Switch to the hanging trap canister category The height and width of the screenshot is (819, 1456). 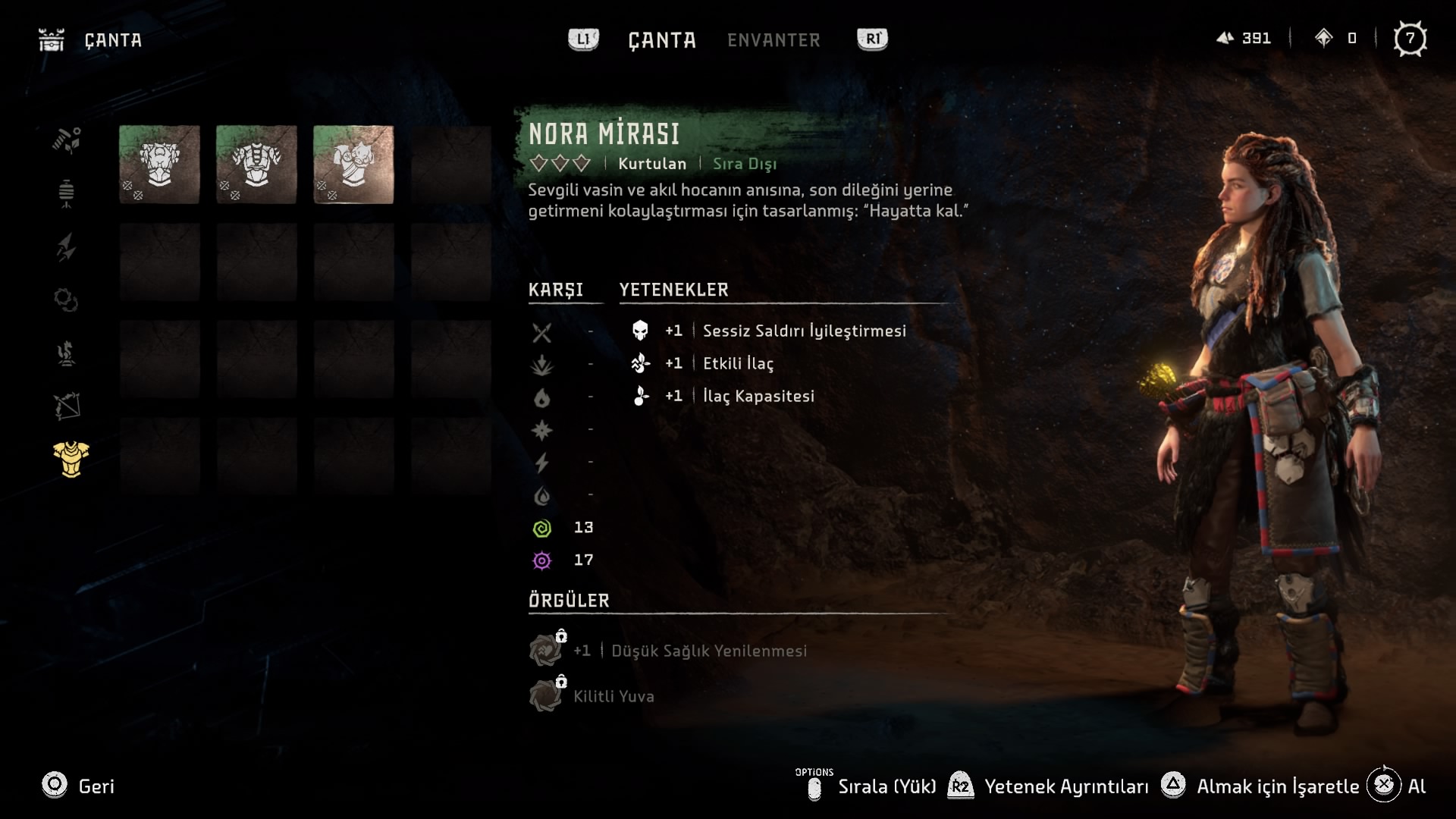(67, 194)
